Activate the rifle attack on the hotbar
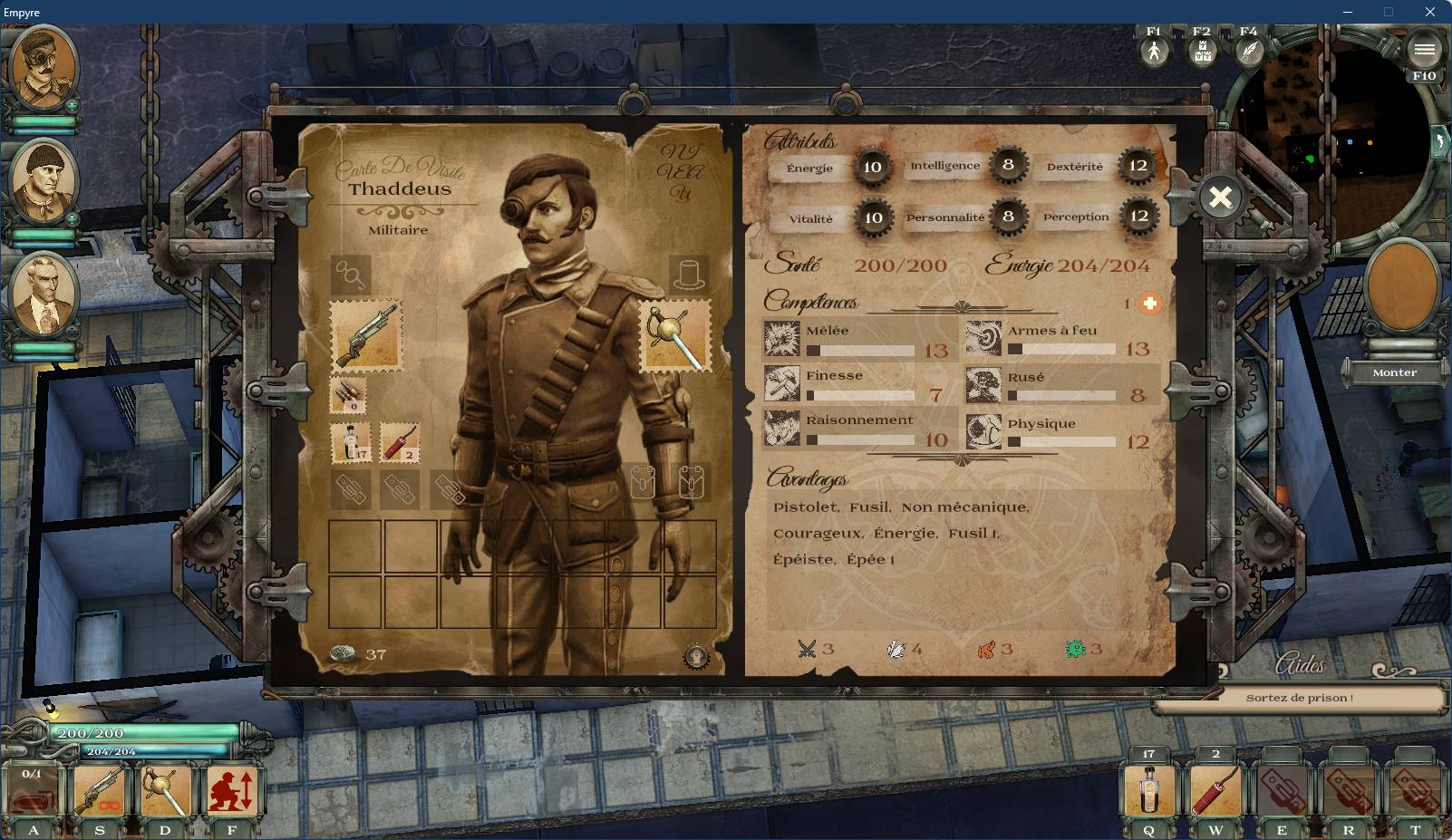1452x840 pixels. 100,791
